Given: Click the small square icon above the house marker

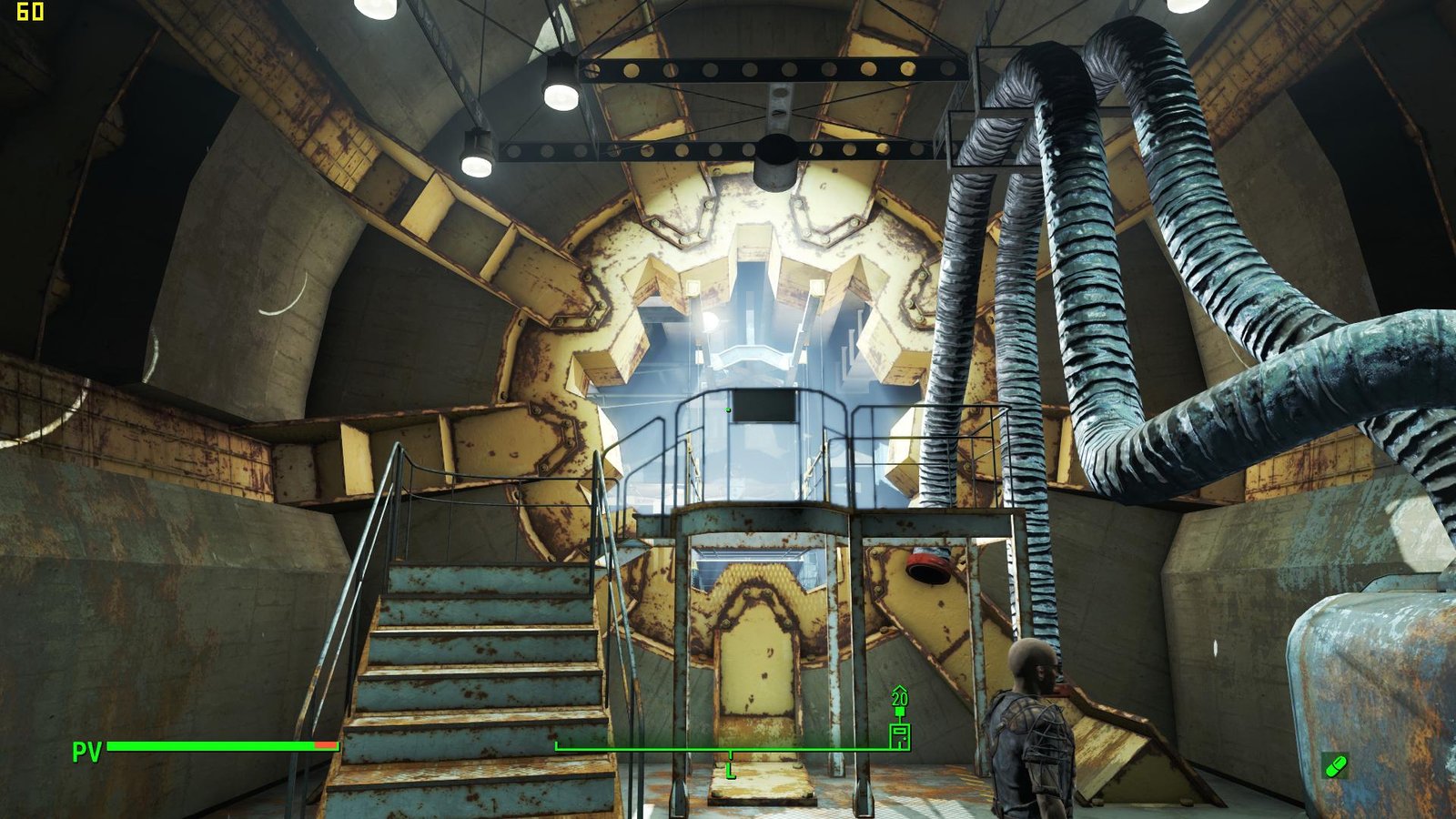Looking at the screenshot, I should [x=900, y=712].
